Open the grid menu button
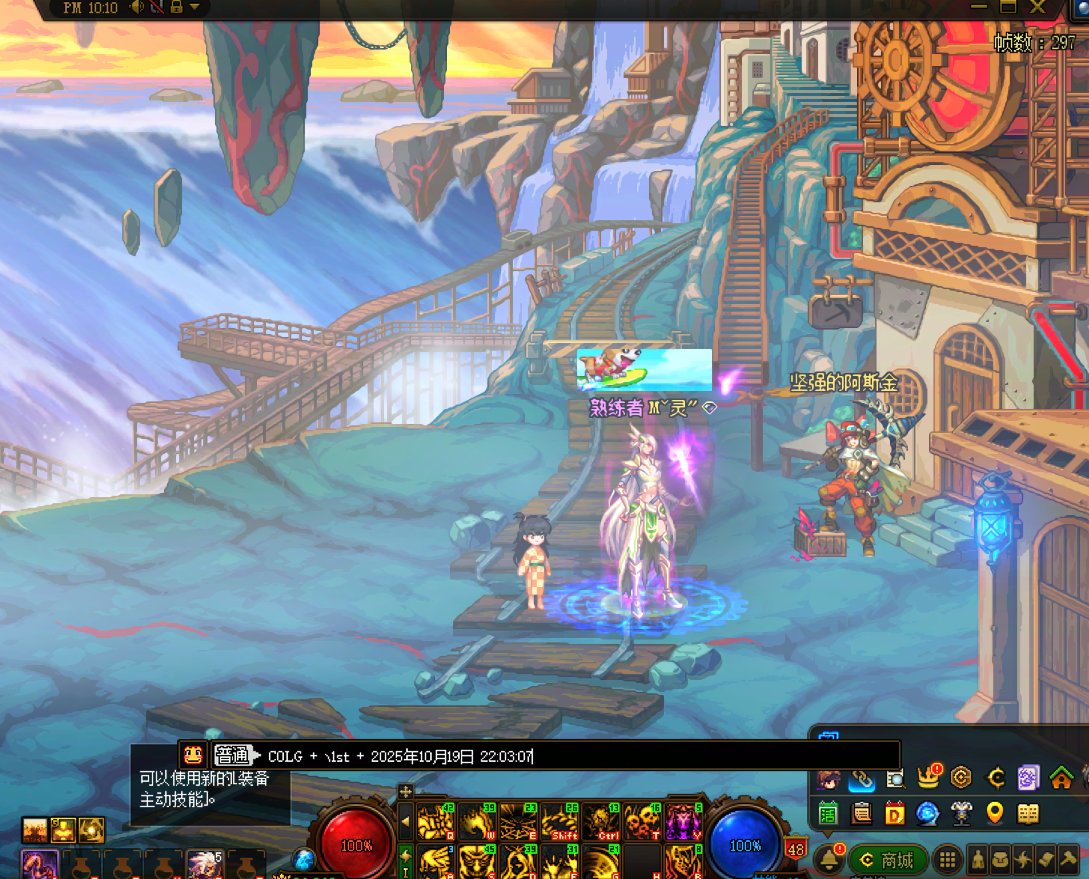1089x879 pixels. 947,860
